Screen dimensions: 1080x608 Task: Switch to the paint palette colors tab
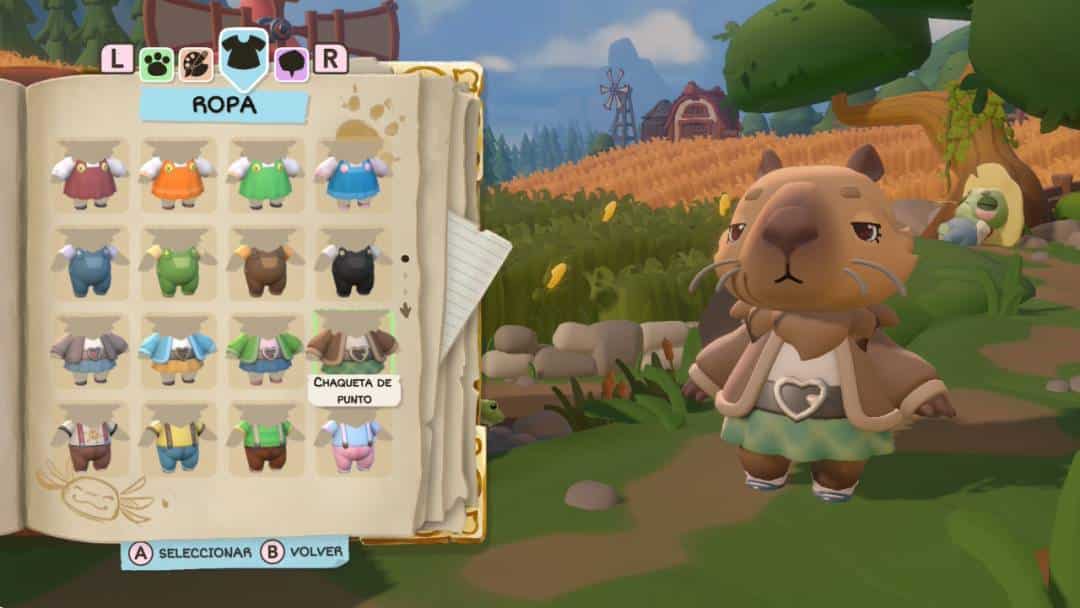pos(194,63)
